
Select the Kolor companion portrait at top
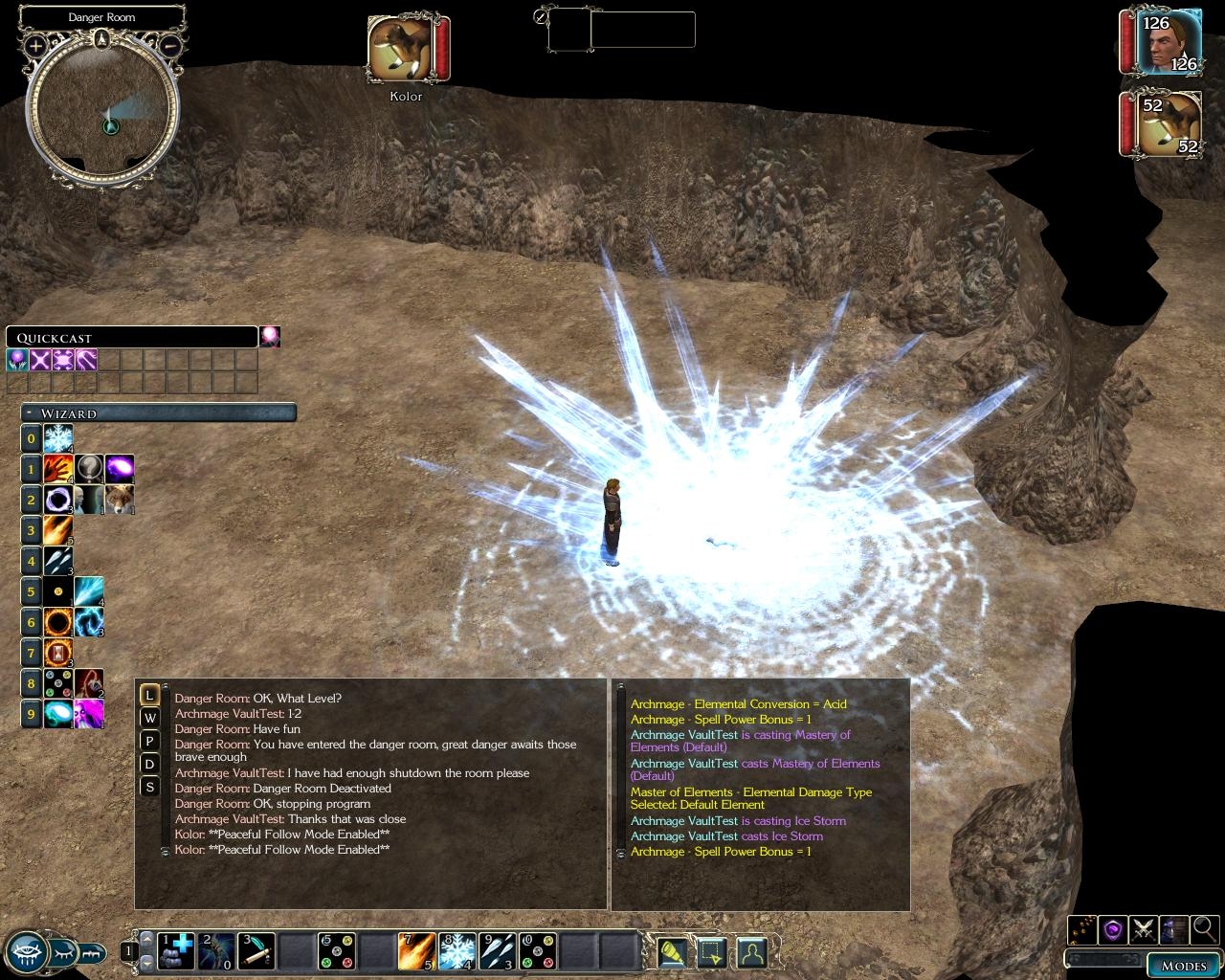click(x=401, y=50)
